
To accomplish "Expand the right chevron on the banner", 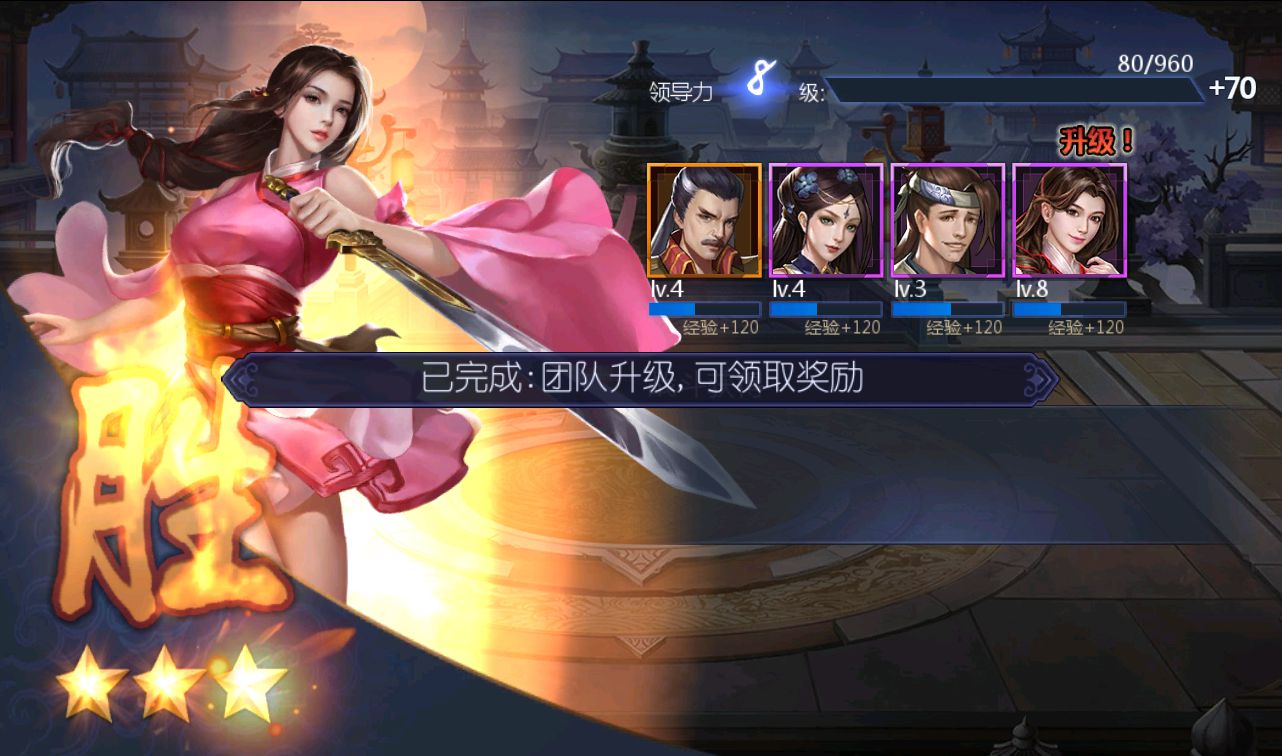I will pos(1042,380).
